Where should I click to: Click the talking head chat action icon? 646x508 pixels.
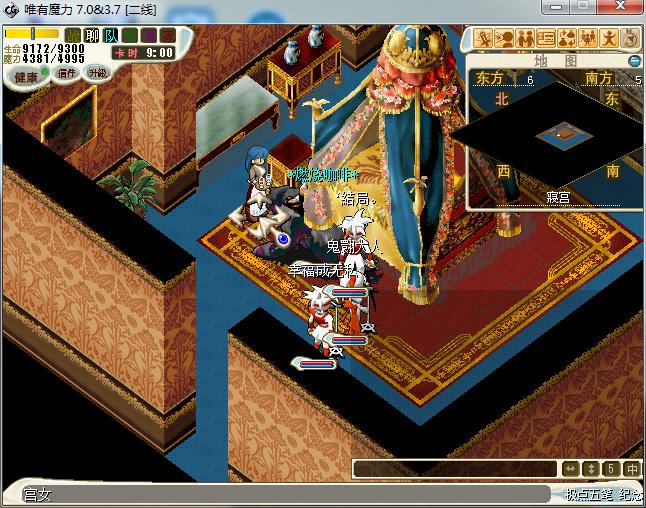[x=504, y=39]
